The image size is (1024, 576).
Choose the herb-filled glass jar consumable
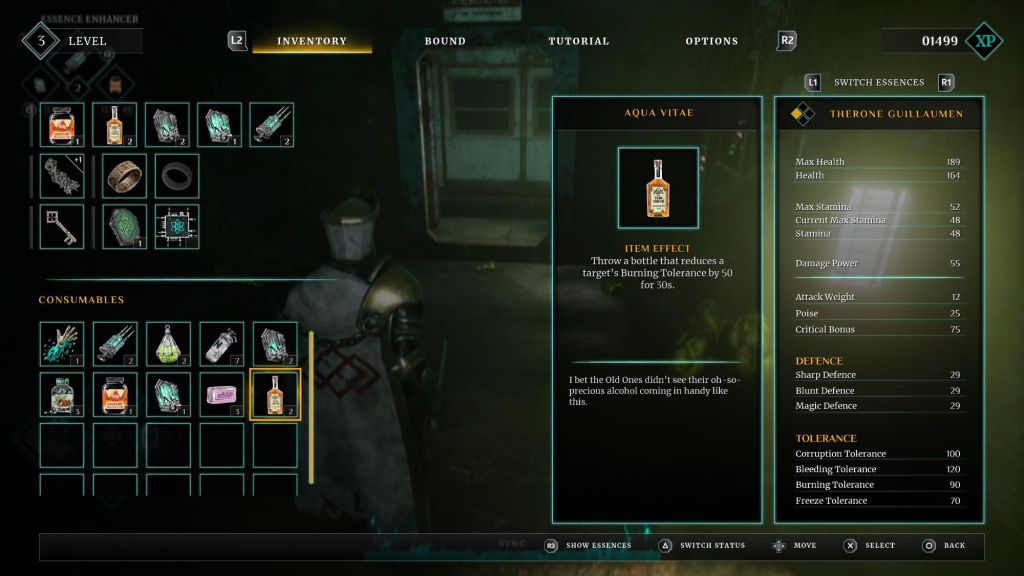(62, 394)
